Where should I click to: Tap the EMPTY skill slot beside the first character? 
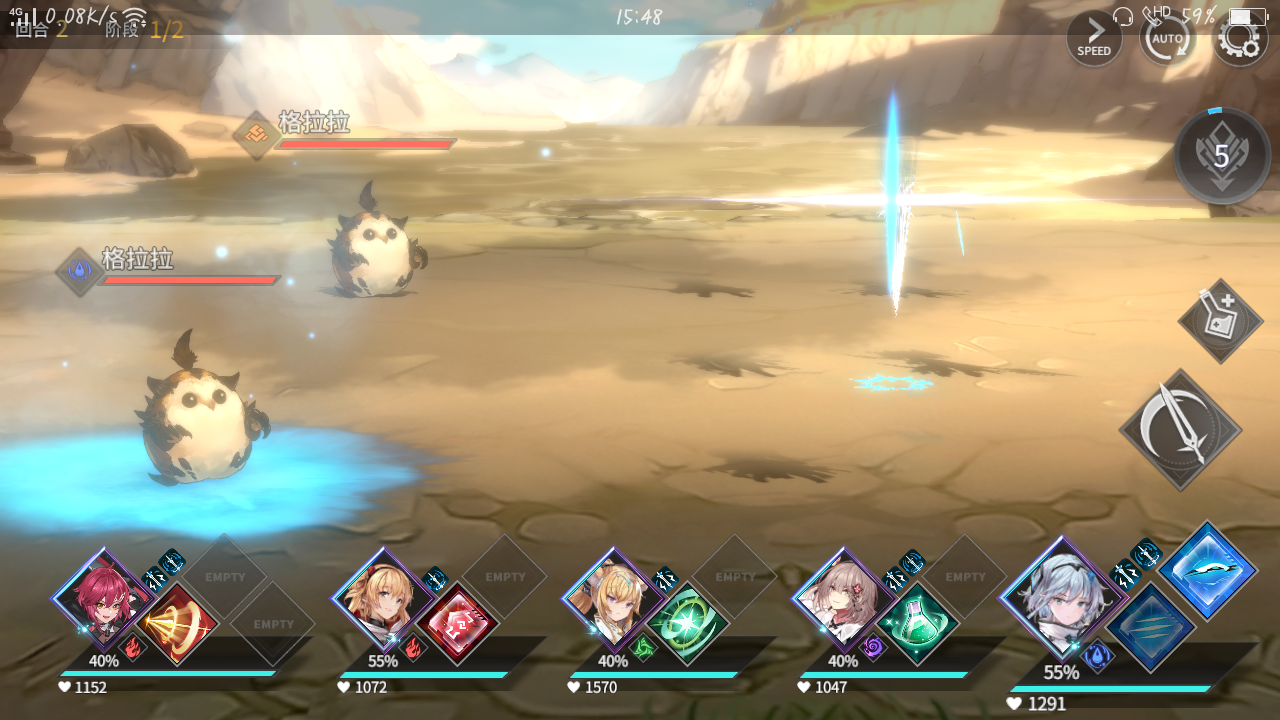(227, 577)
